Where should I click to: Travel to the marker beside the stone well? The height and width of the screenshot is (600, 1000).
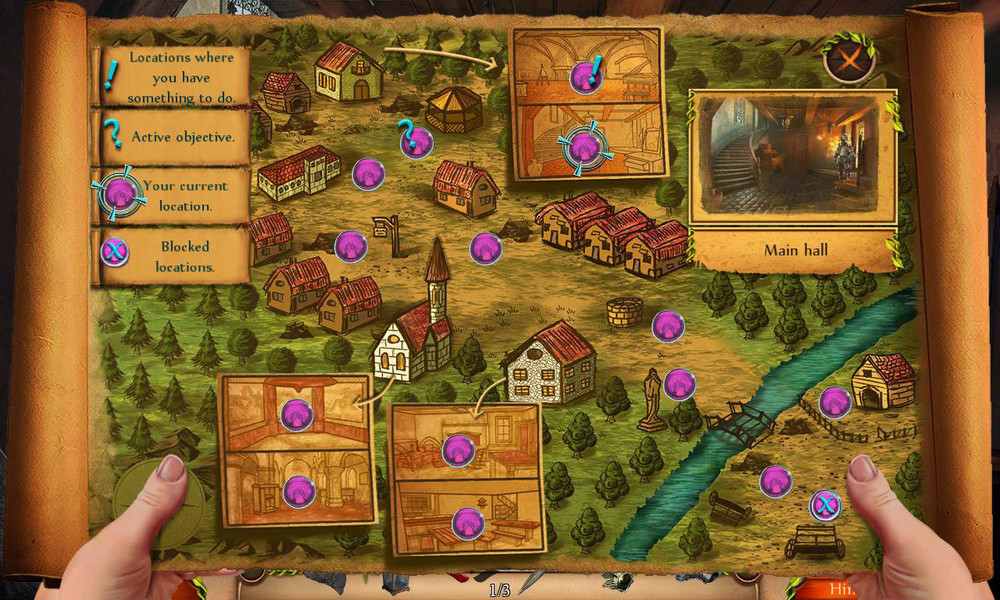coord(668,326)
